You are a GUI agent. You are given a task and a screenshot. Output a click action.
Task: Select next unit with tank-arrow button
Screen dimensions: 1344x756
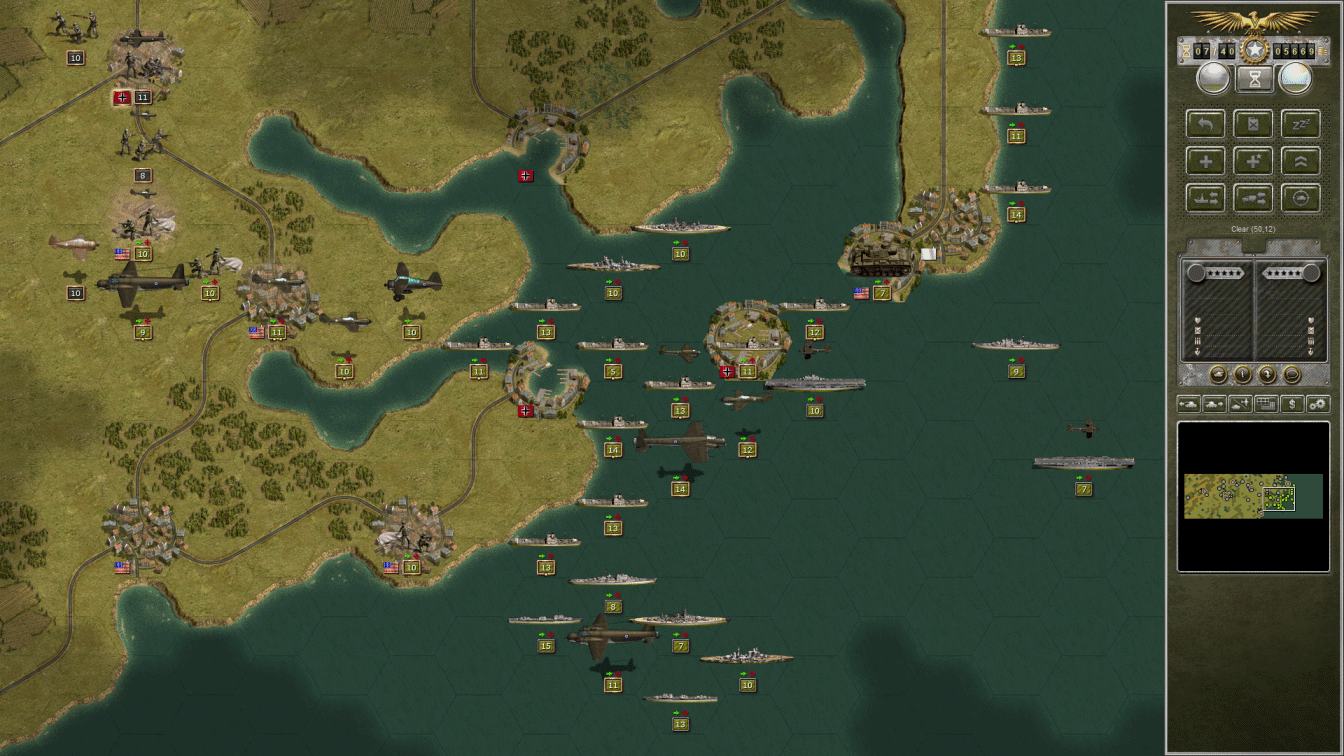(1214, 404)
